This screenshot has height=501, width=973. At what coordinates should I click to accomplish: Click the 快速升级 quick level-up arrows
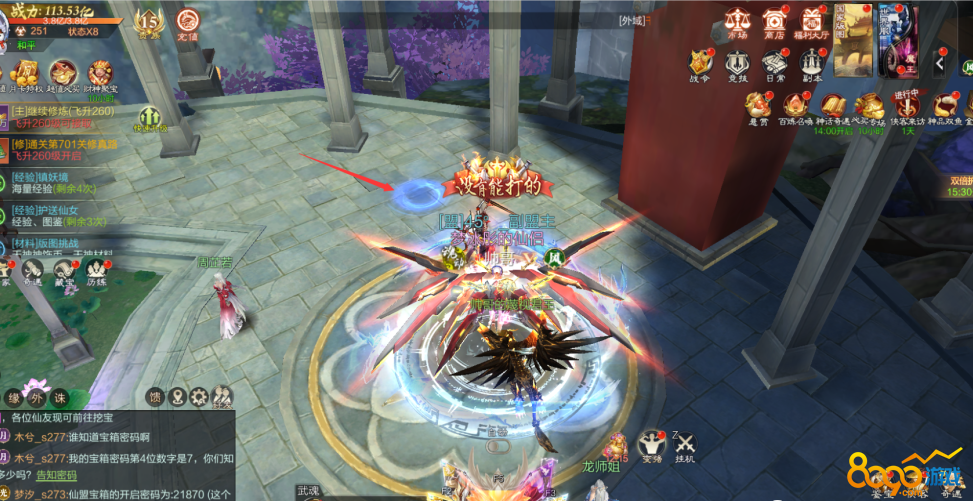(151, 118)
